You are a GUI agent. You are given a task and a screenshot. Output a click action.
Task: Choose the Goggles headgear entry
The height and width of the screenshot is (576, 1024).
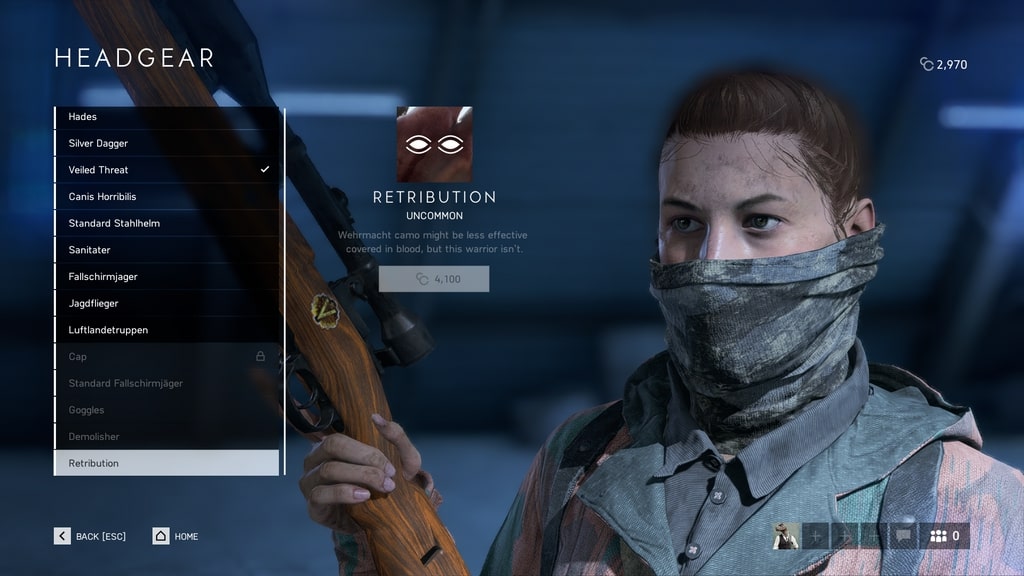click(166, 410)
